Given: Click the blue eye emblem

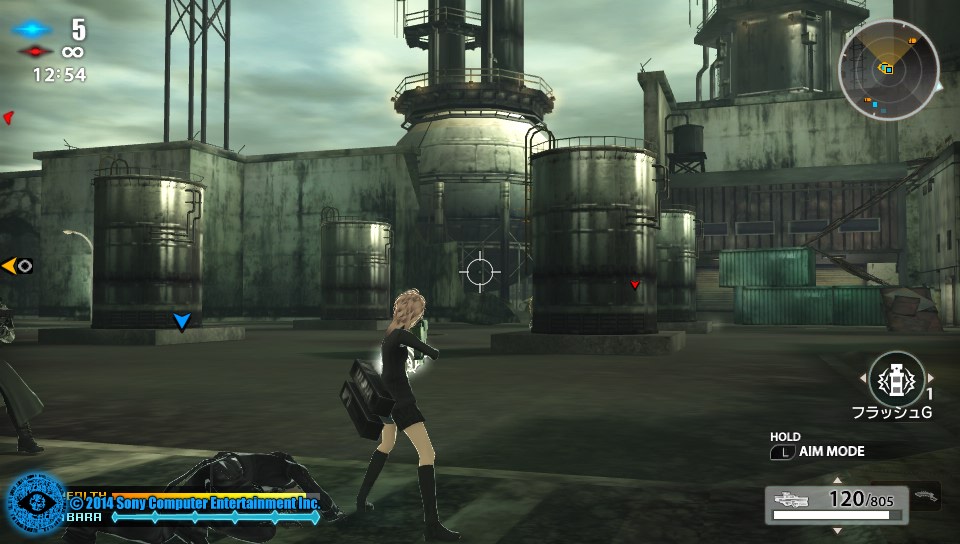Looking at the screenshot, I should click(36, 503).
